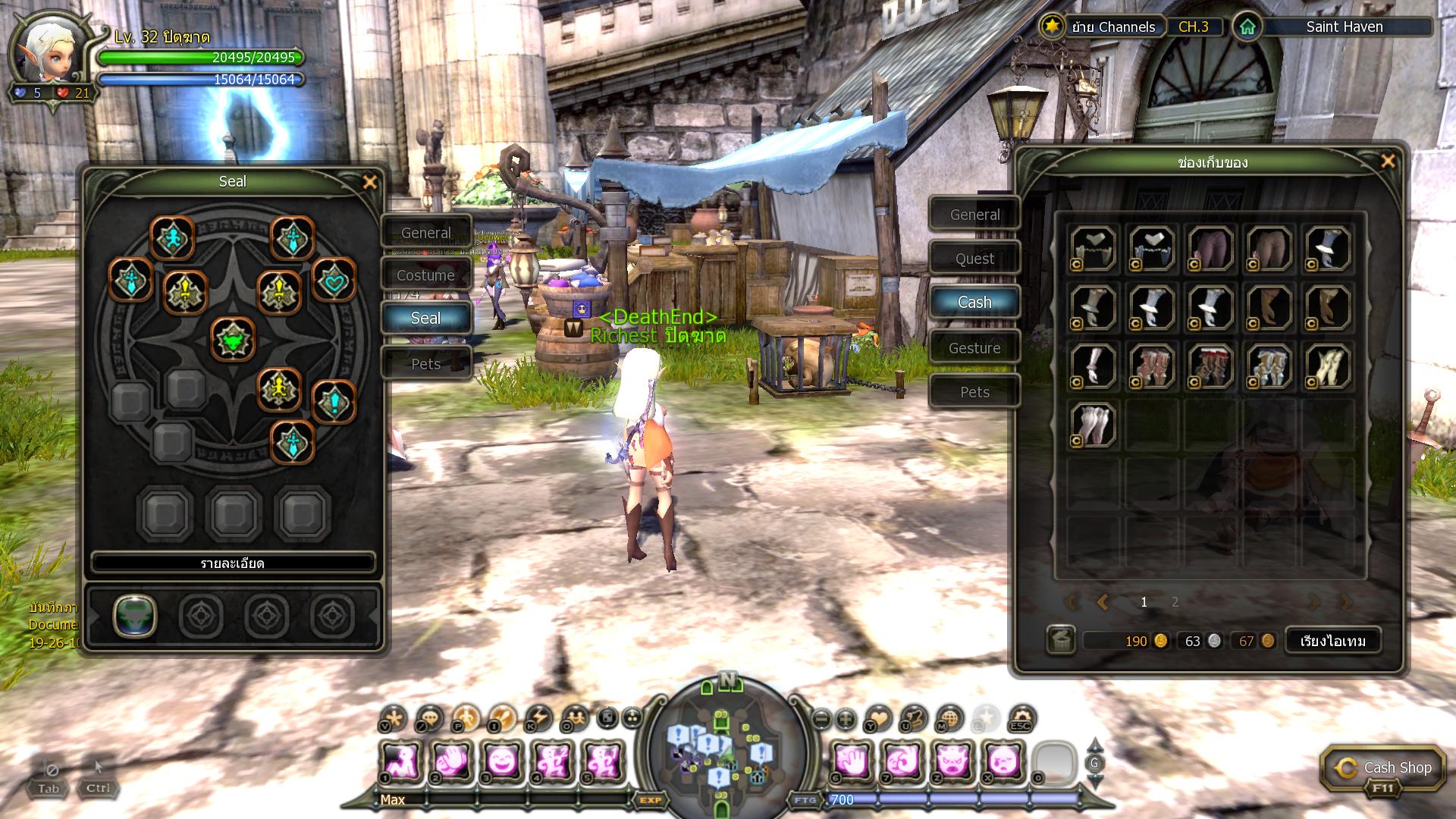The height and width of the screenshot is (819, 1456).
Task: Show the inventory General tab
Action: point(974,215)
